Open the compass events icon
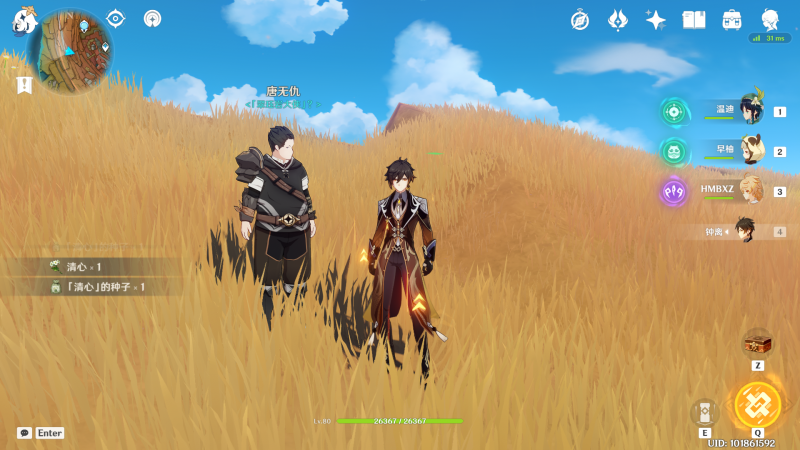Viewport: 800px width, 450px height. pyautogui.click(x=580, y=20)
